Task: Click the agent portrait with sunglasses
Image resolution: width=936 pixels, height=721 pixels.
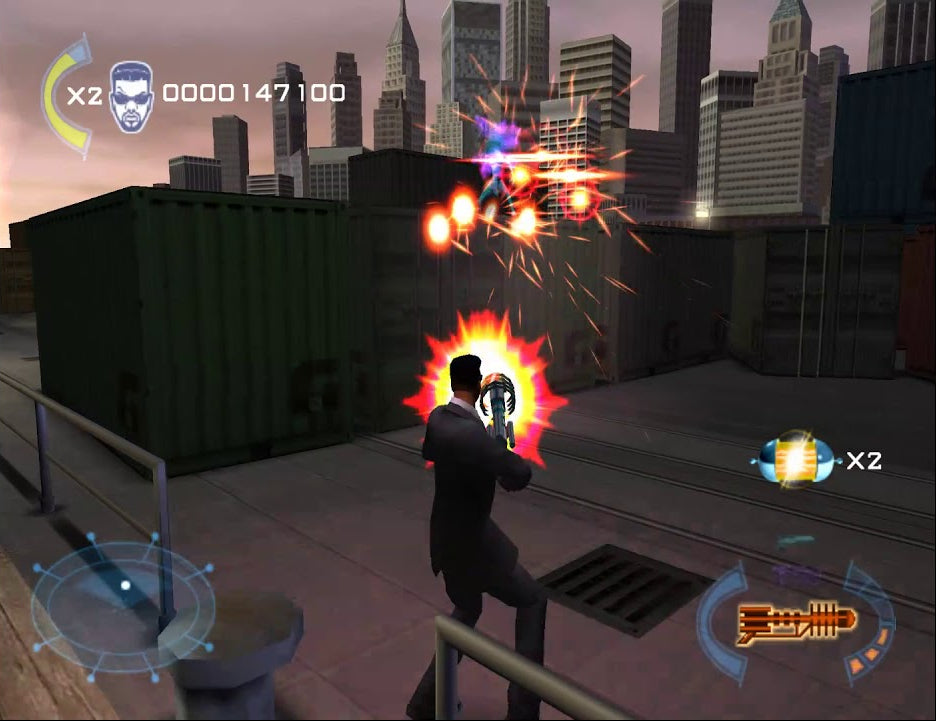Action: point(130,96)
